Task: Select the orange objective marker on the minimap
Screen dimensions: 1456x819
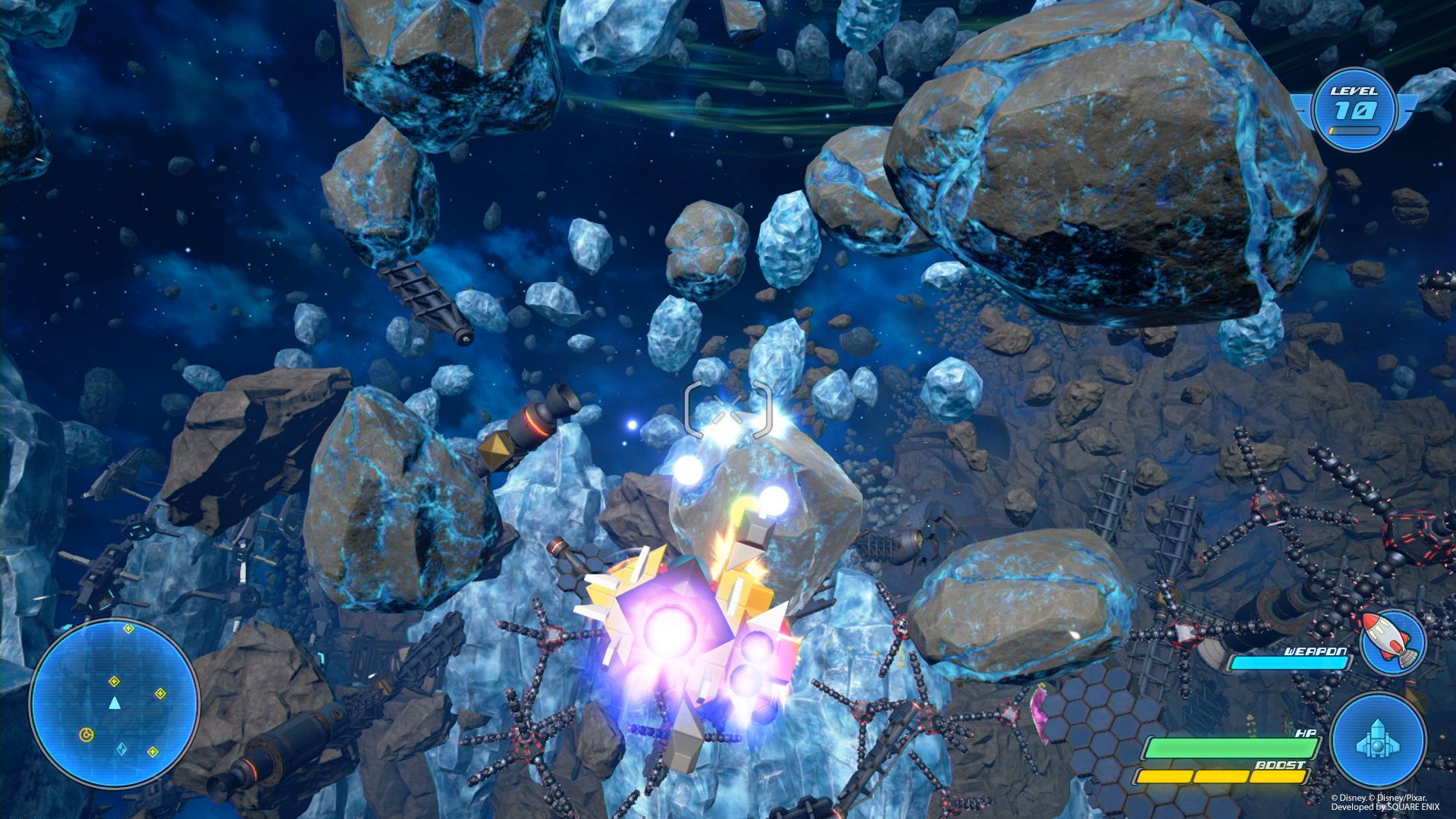Action: tap(86, 734)
